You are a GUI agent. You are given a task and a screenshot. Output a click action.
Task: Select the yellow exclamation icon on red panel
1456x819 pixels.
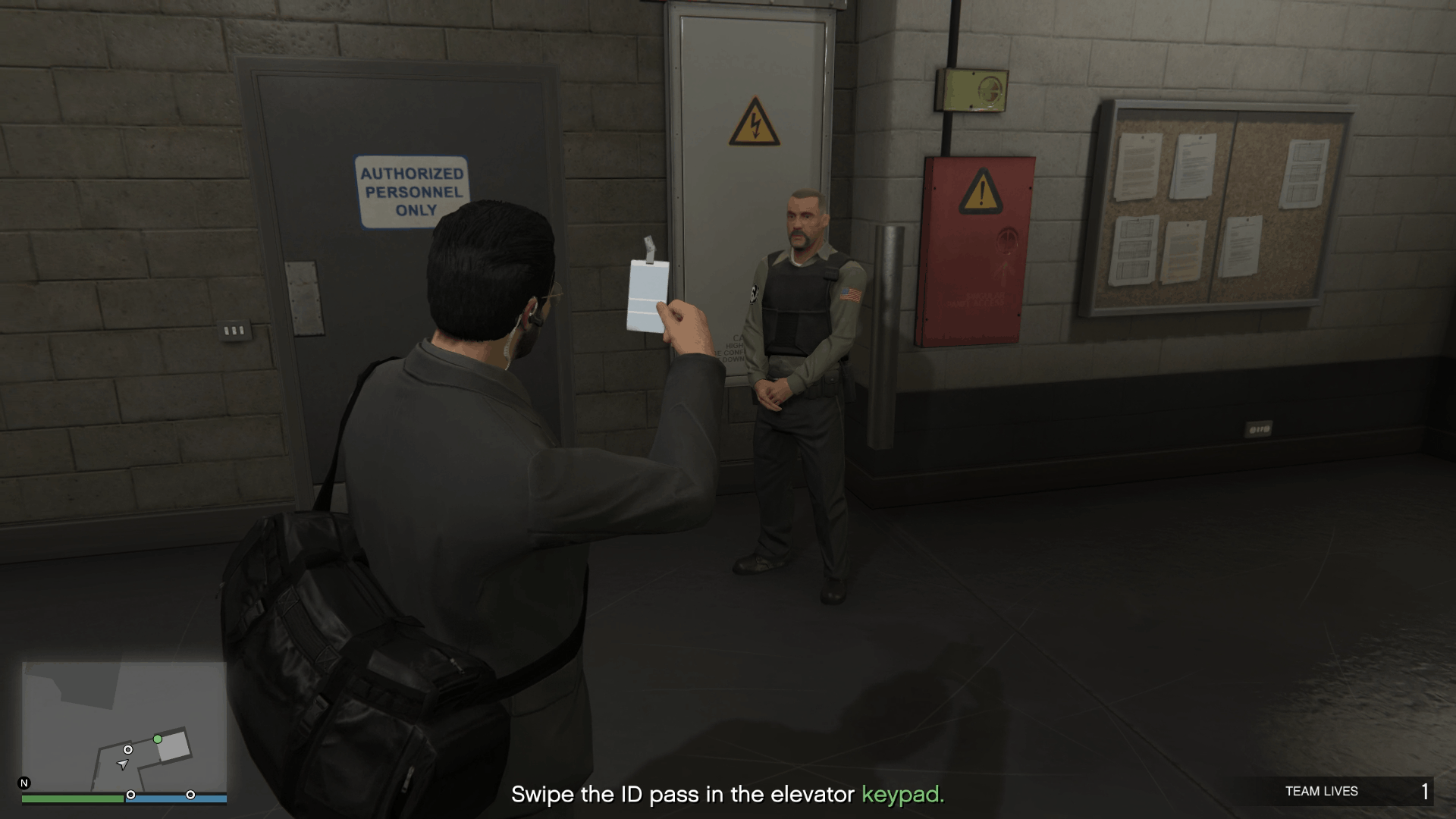(x=981, y=191)
